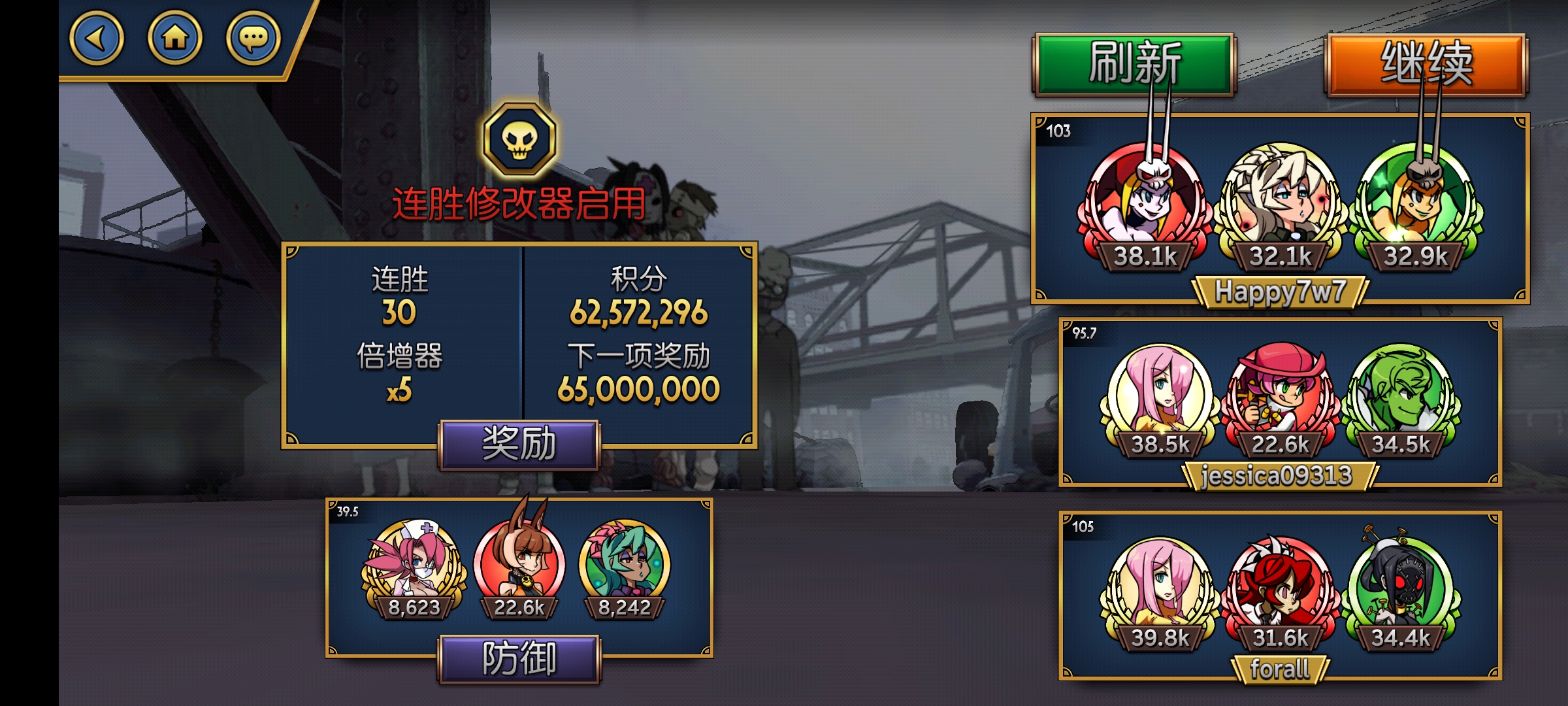The height and width of the screenshot is (706, 1568).
Task: Open the 防御 defense team setup
Action: coord(519,659)
